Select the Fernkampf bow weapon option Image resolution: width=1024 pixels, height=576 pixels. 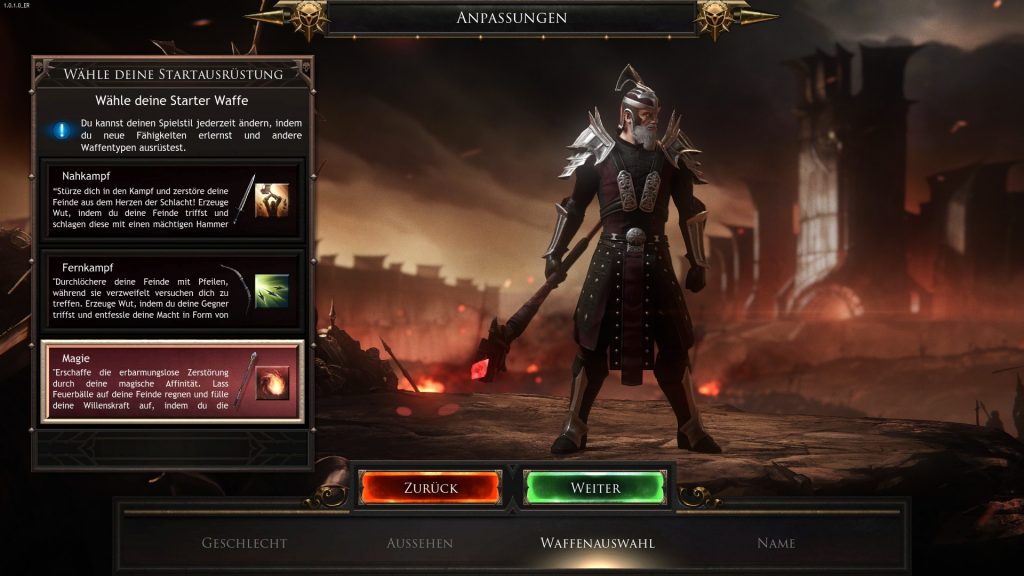coord(150,290)
